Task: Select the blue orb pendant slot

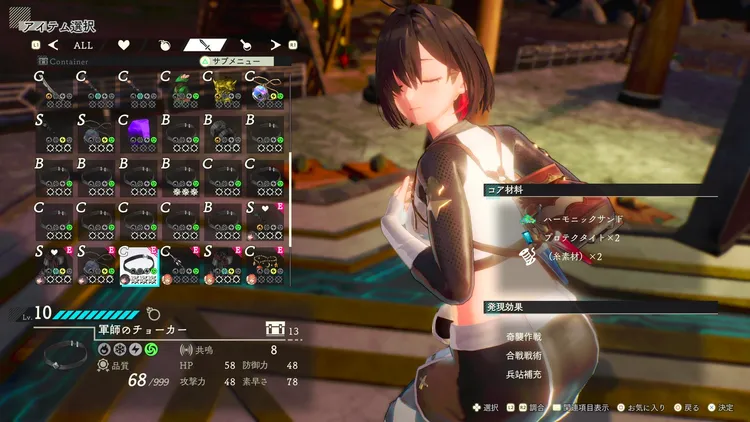Action: (x=264, y=91)
